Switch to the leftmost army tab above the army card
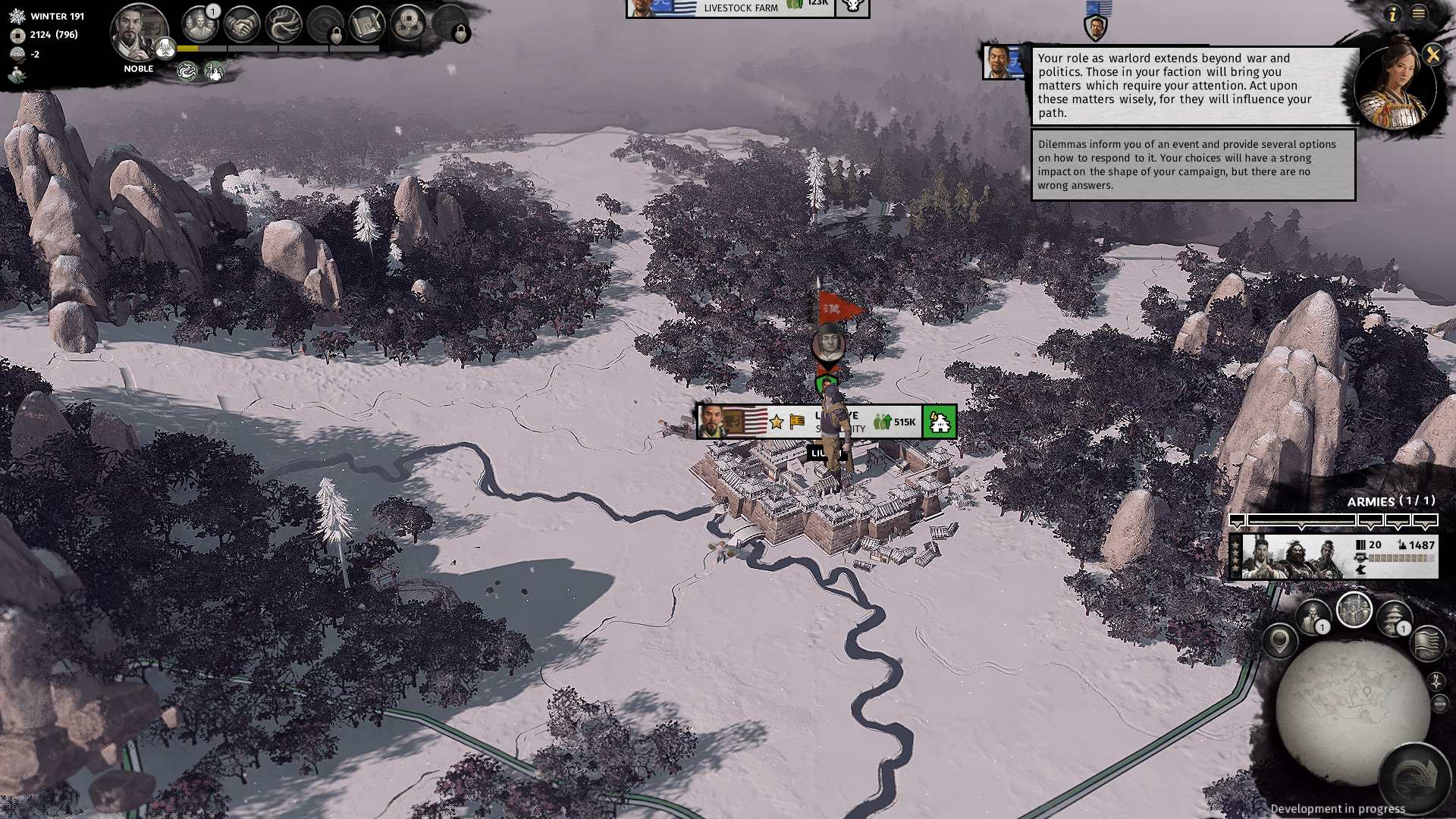Image resolution: width=1456 pixels, height=819 pixels. point(1237,521)
